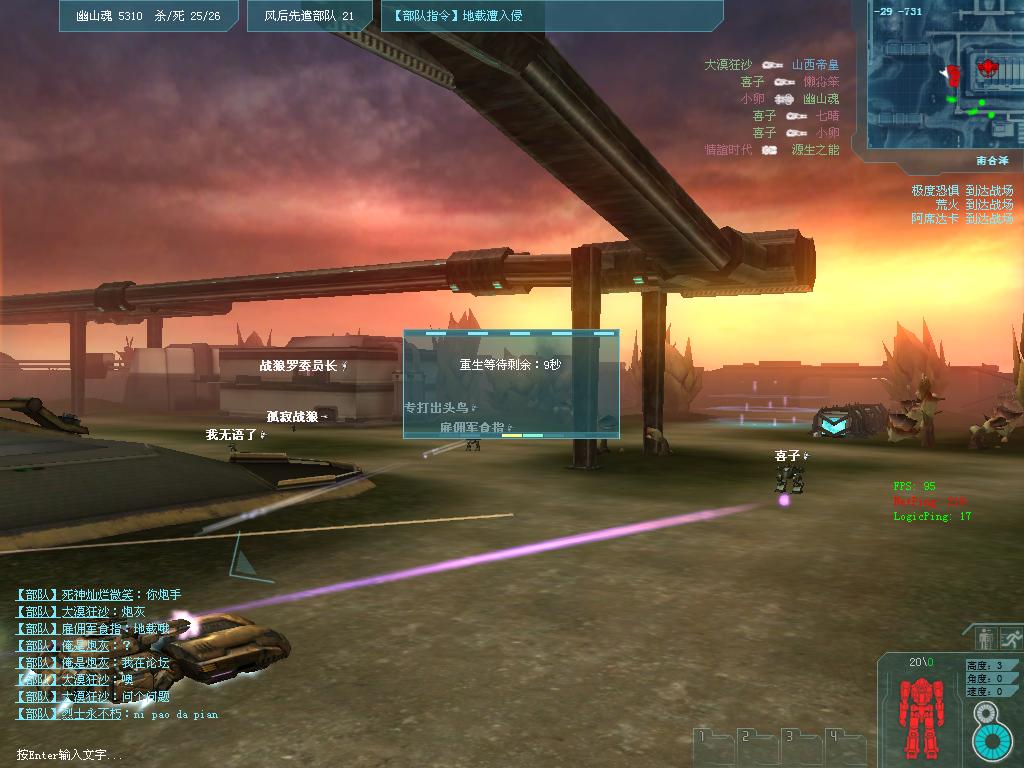Viewport: 1024px width, 768px height.
Task: Toggle the running figure movement icon
Action: pos(1011,638)
